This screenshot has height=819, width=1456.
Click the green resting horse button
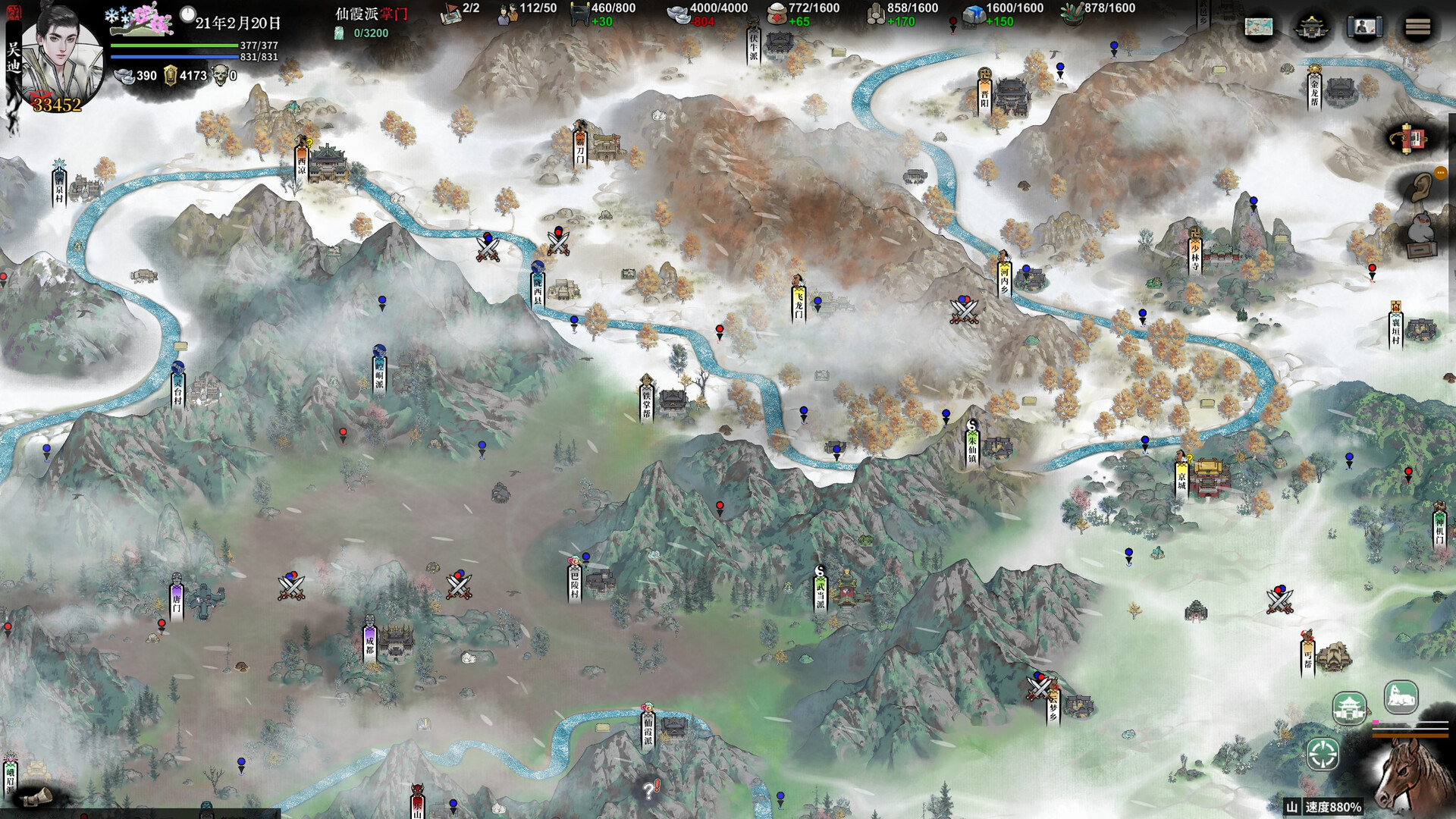pyautogui.click(x=1401, y=697)
